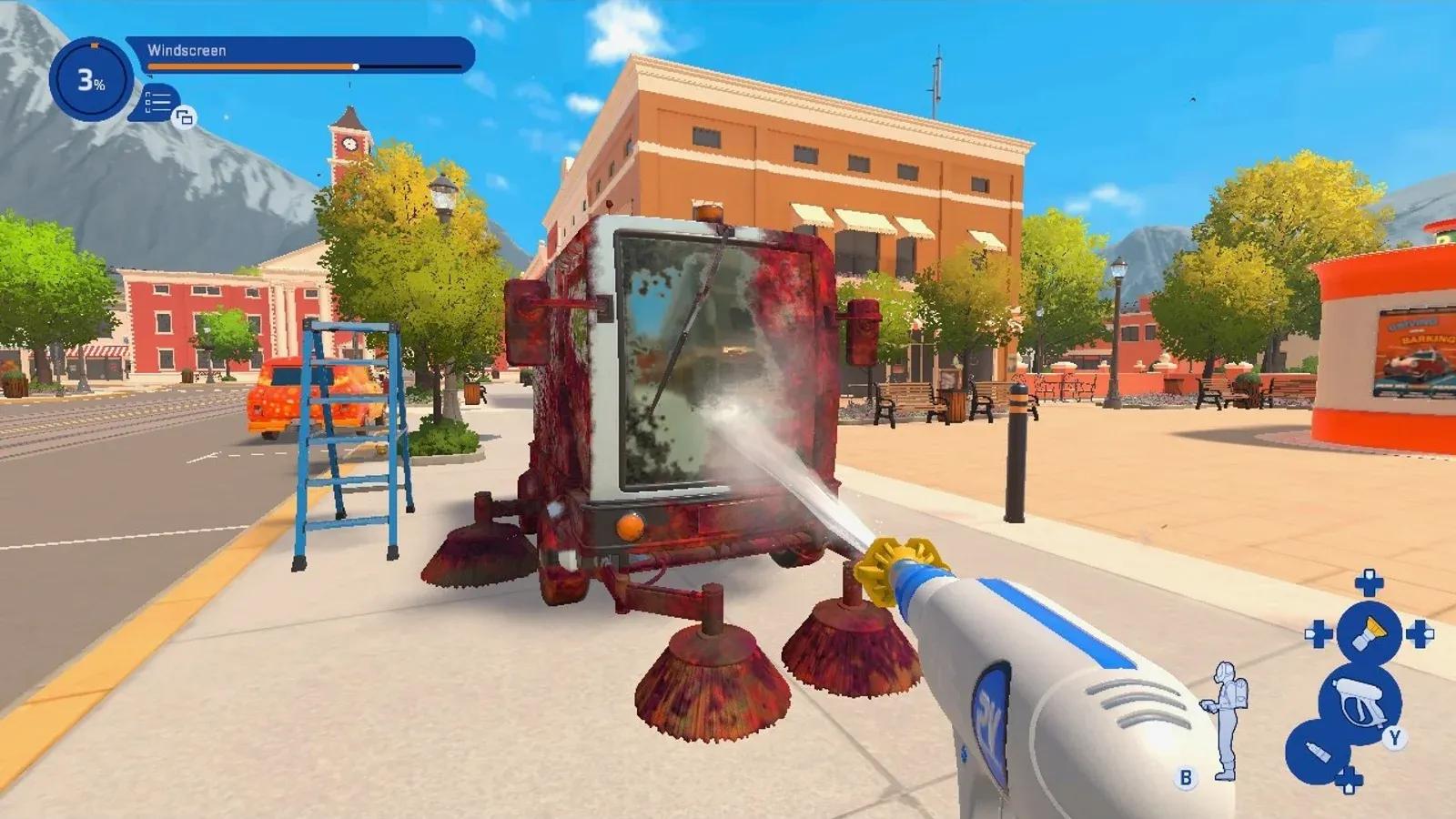Select the soap bottle attachment icon
The image size is (1456, 819).
(1318, 752)
